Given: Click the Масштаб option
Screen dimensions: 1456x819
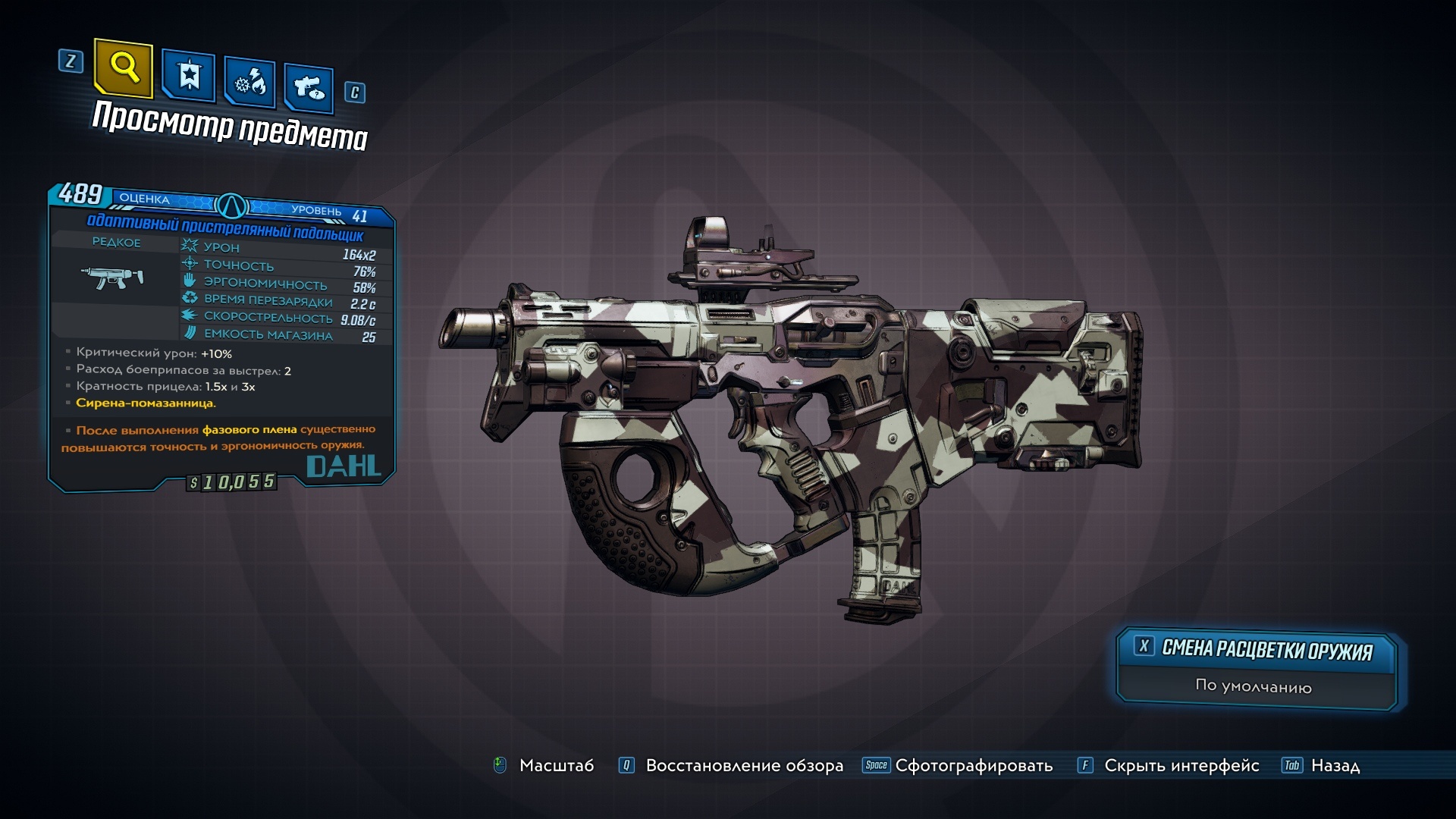Looking at the screenshot, I should pyautogui.click(x=556, y=766).
